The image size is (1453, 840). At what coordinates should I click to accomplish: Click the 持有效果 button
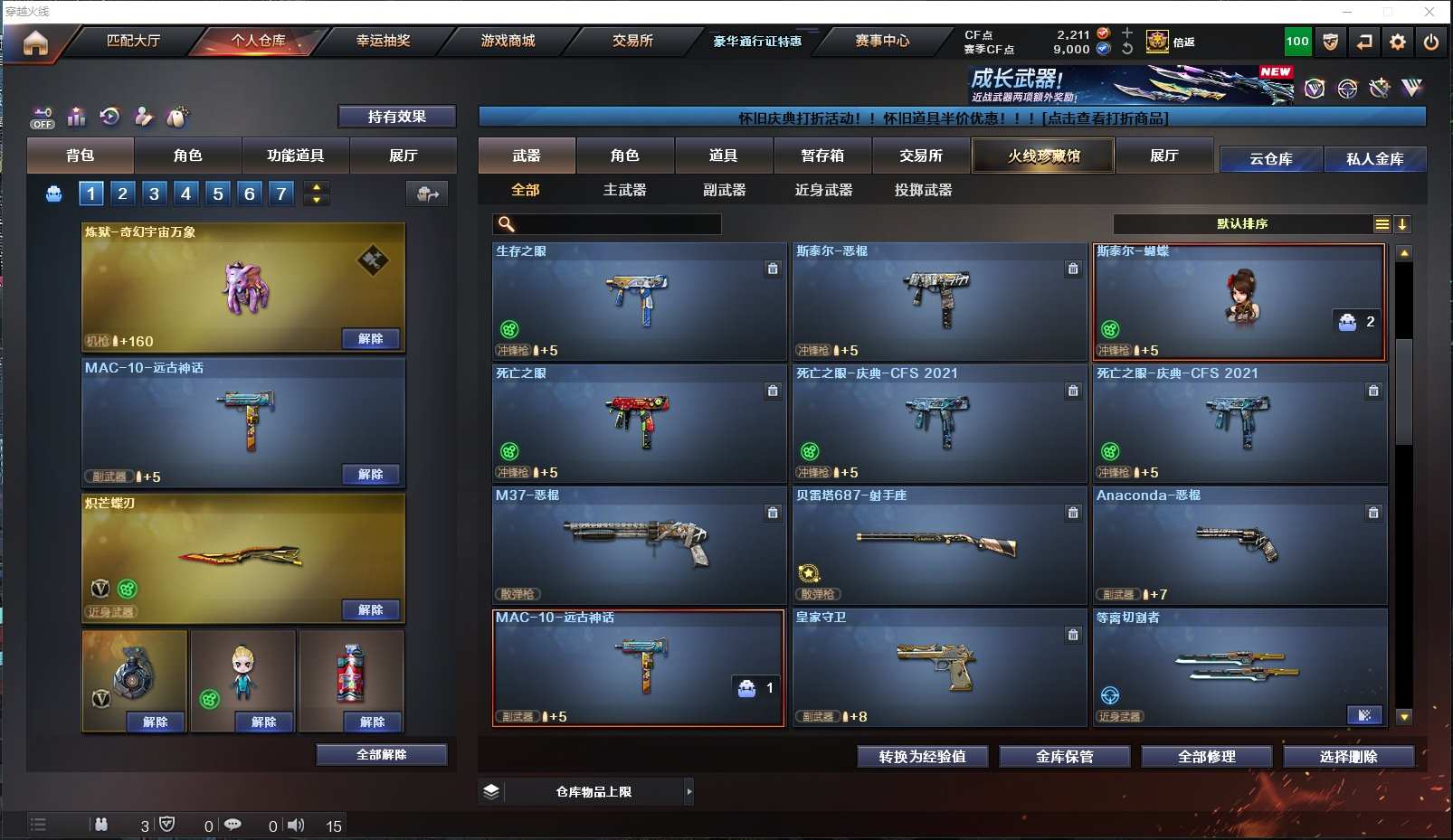396,117
